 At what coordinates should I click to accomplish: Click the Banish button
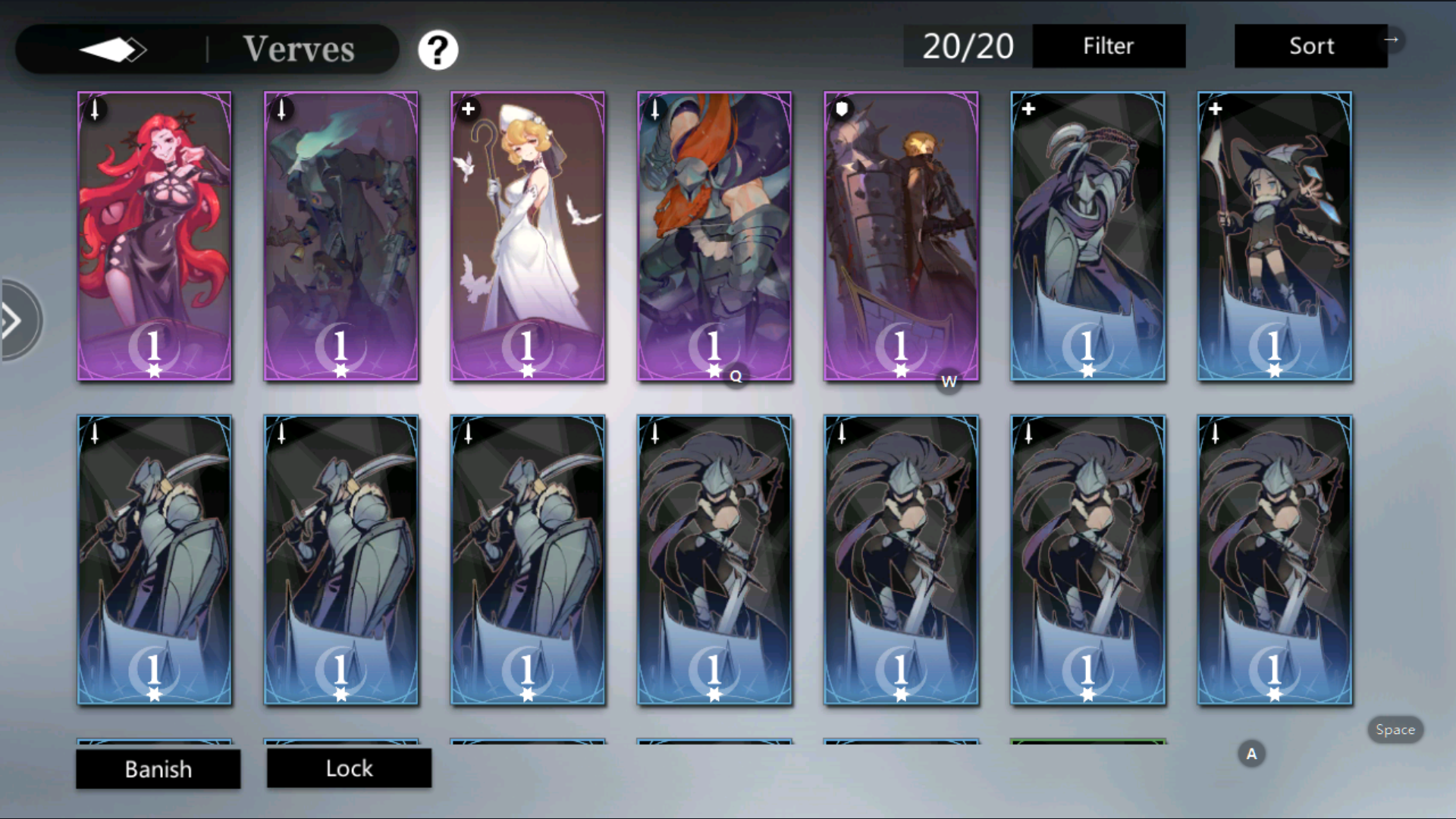158,769
